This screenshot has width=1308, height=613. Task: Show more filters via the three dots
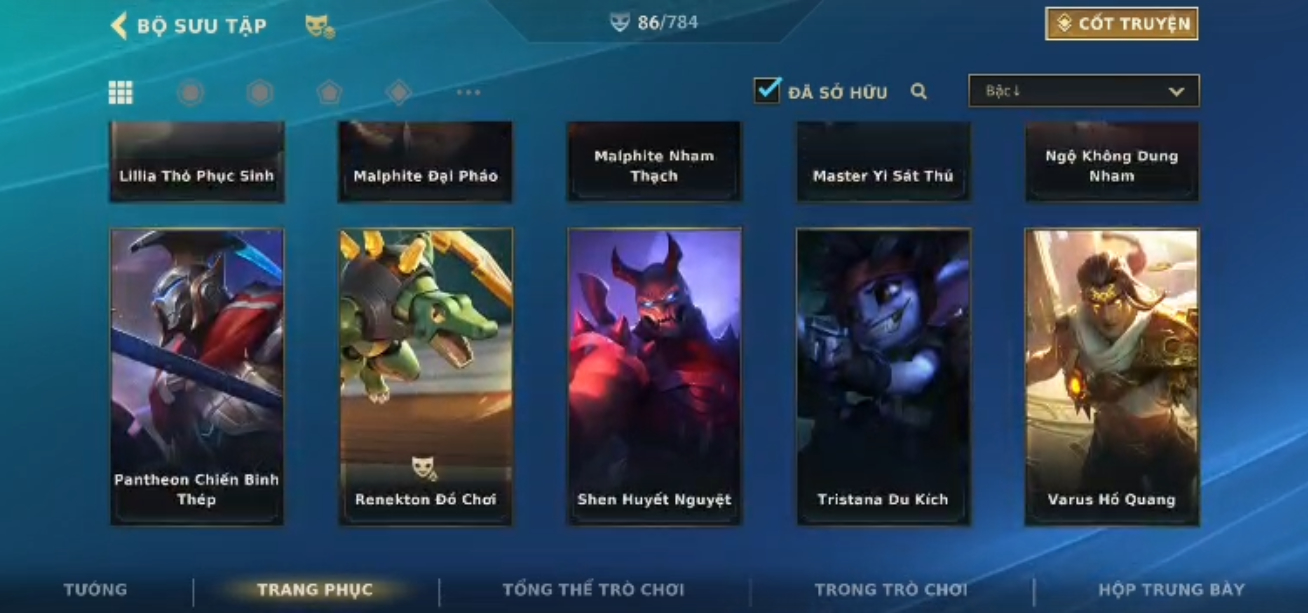click(468, 93)
